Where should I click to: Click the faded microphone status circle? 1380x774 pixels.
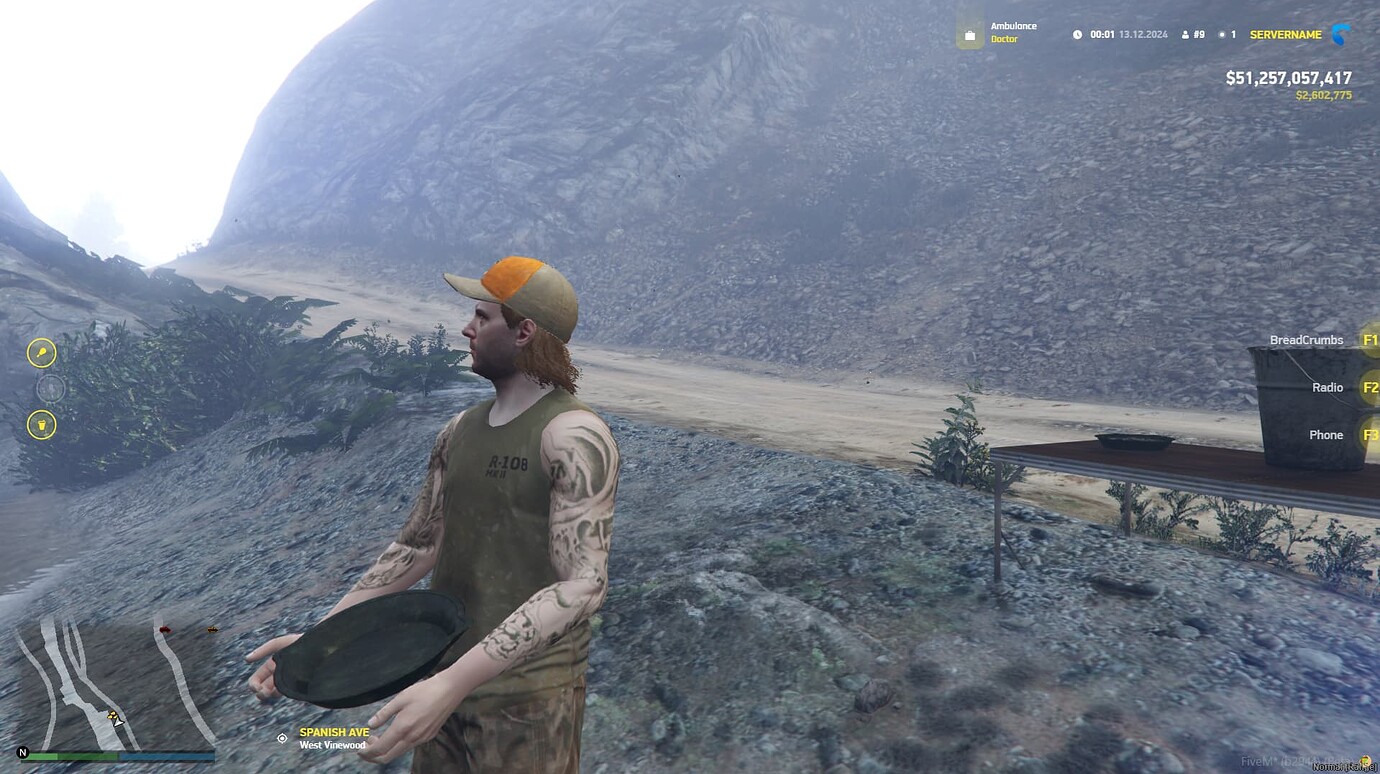50,387
